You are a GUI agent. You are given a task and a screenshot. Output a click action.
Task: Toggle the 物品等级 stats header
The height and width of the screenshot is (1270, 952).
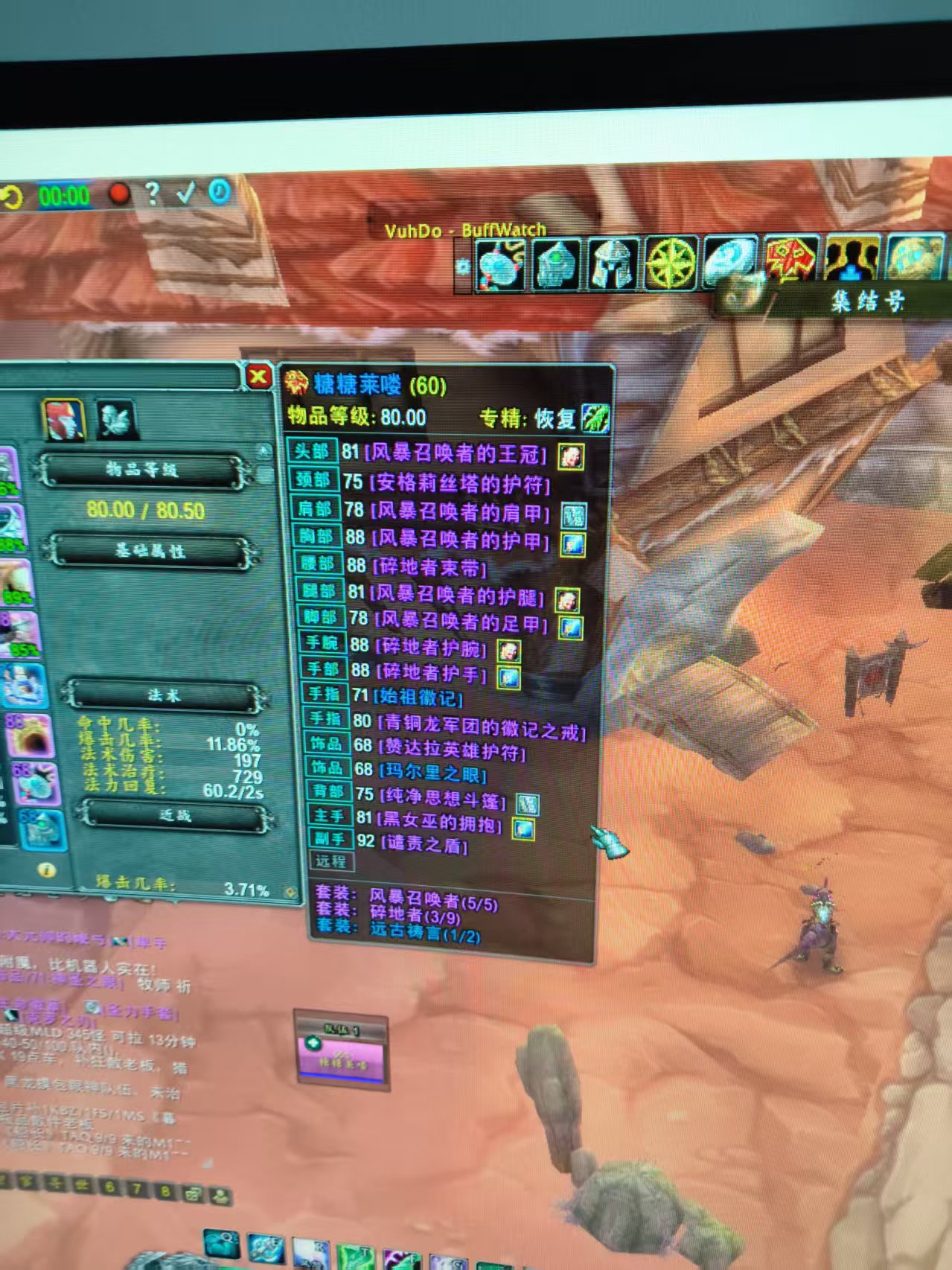tap(142, 470)
